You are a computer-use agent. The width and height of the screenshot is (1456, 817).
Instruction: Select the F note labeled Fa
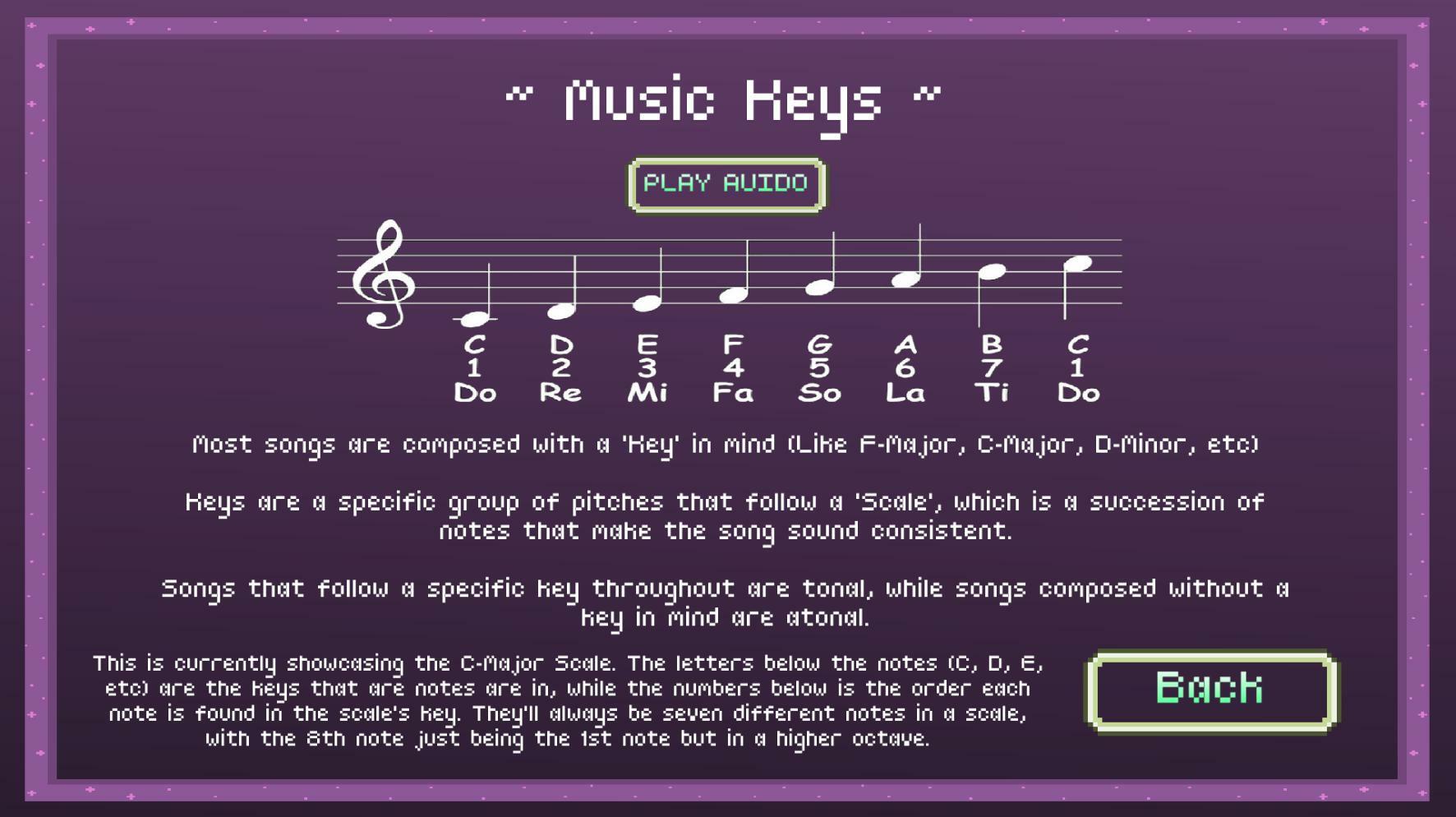(734, 294)
